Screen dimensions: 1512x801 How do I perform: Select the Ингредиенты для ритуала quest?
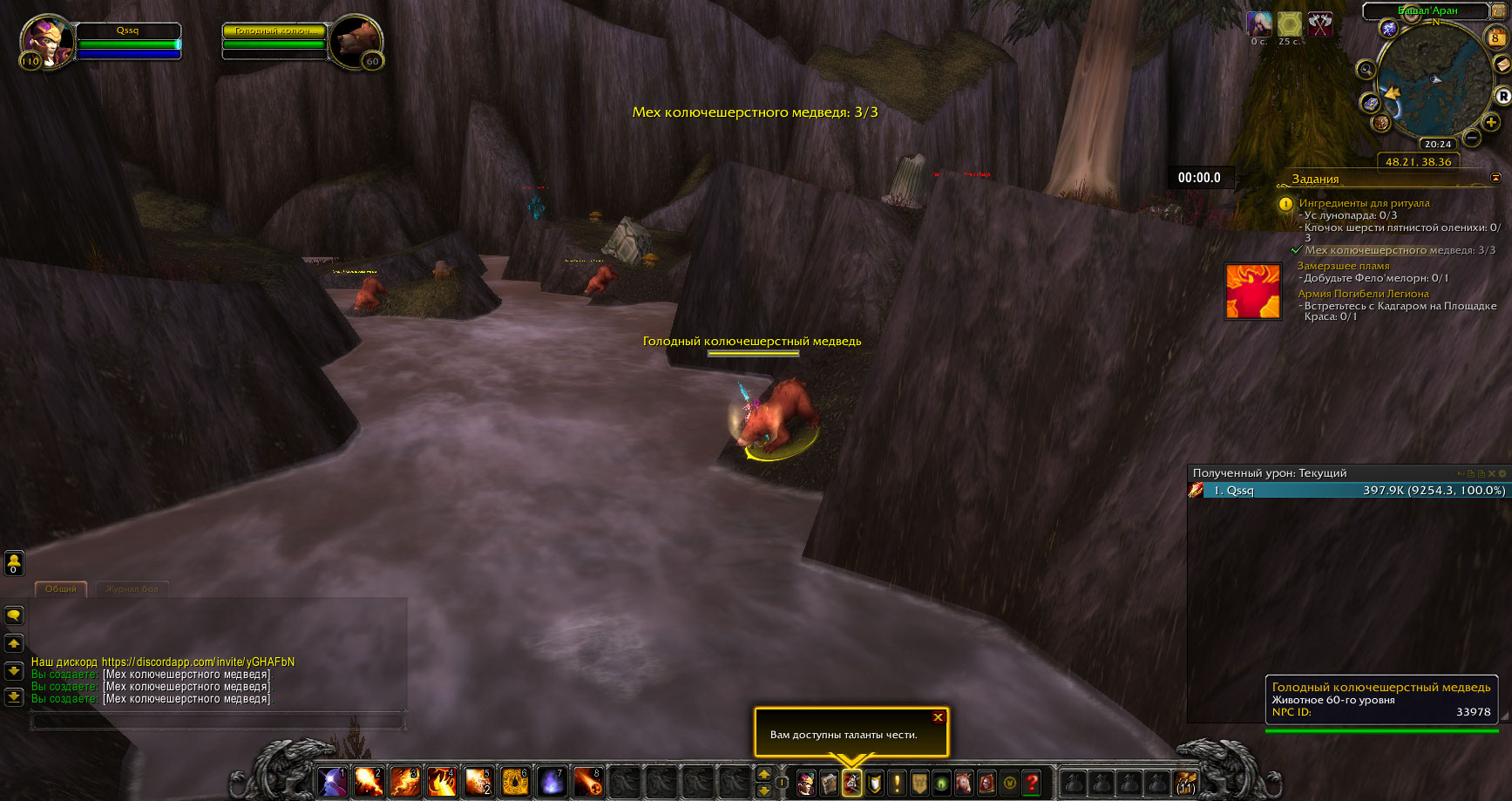1364,203
